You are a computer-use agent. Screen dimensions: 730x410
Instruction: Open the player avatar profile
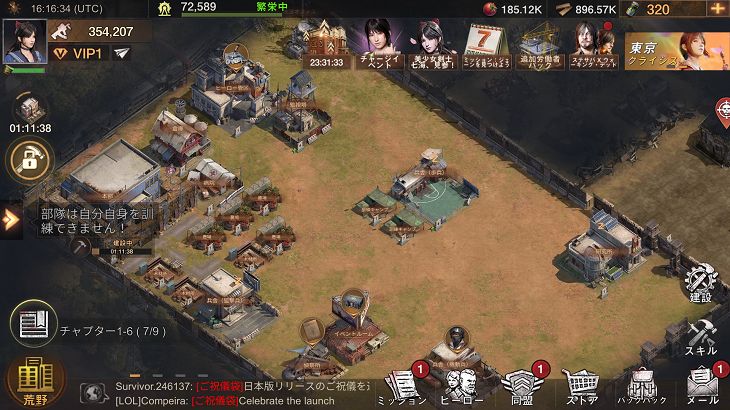[24, 41]
